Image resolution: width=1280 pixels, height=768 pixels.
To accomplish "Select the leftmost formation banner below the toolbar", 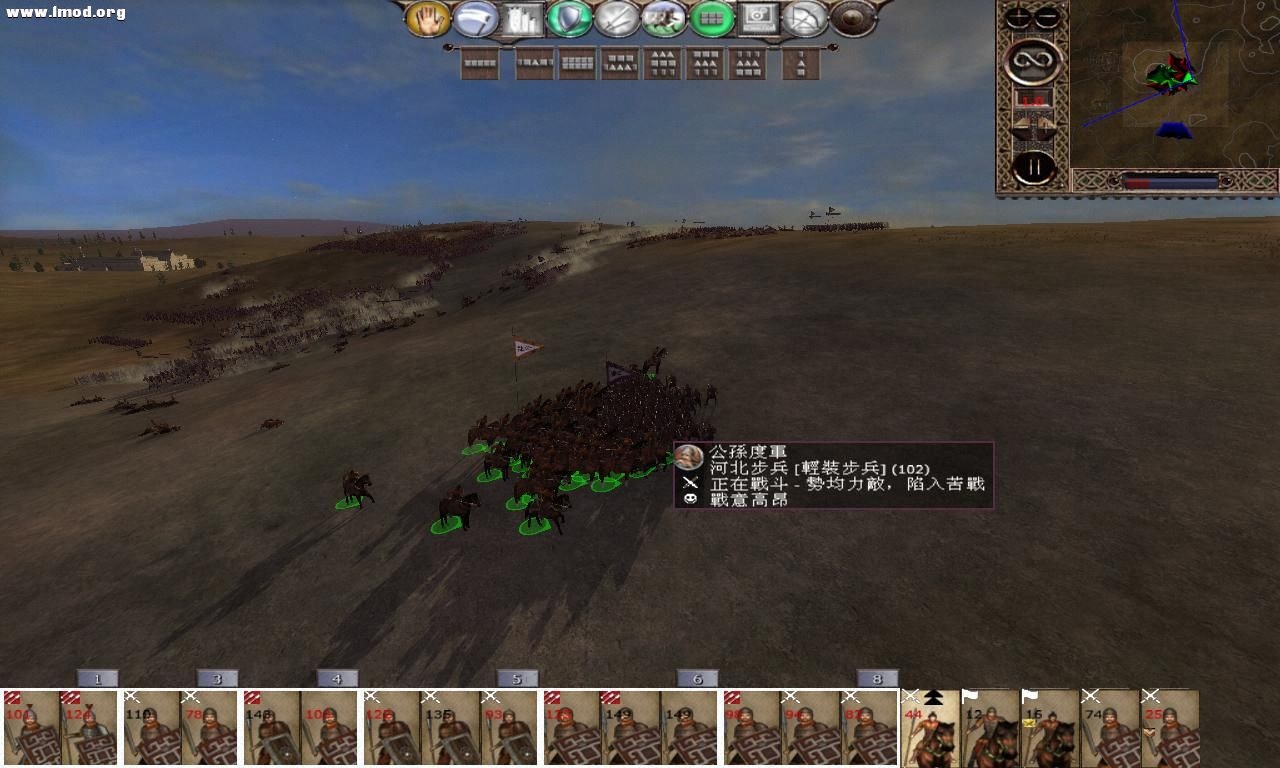I will point(478,62).
